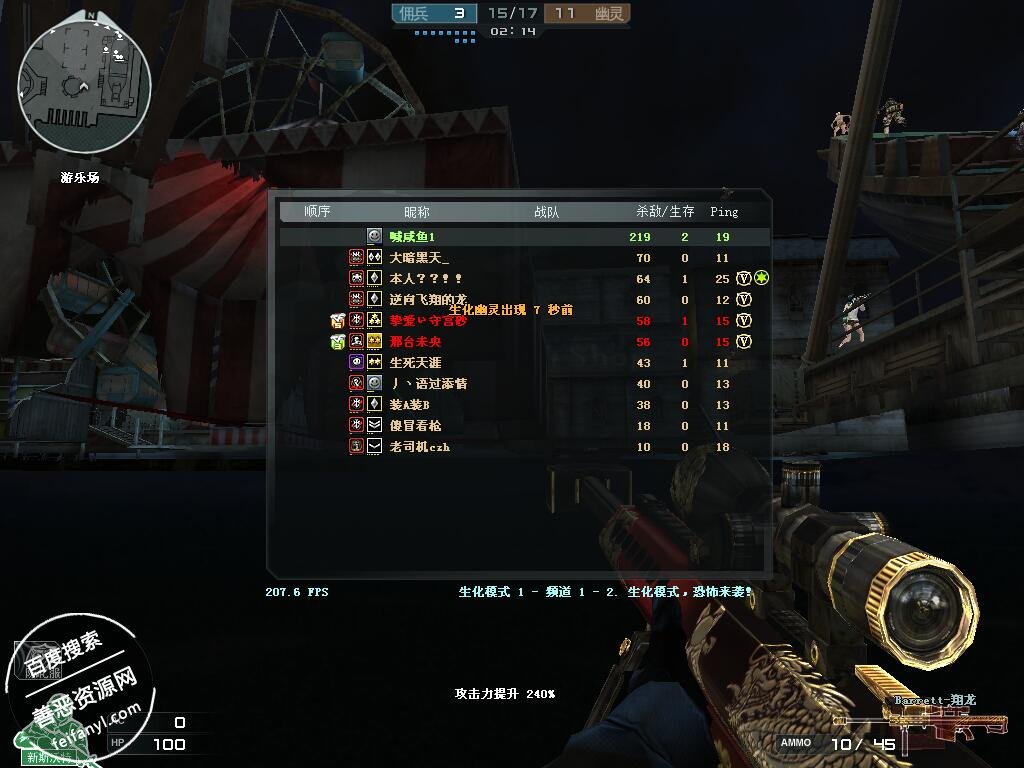Click the circular minimap
This screenshot has height=768, width=1024.
pos(85,85)
